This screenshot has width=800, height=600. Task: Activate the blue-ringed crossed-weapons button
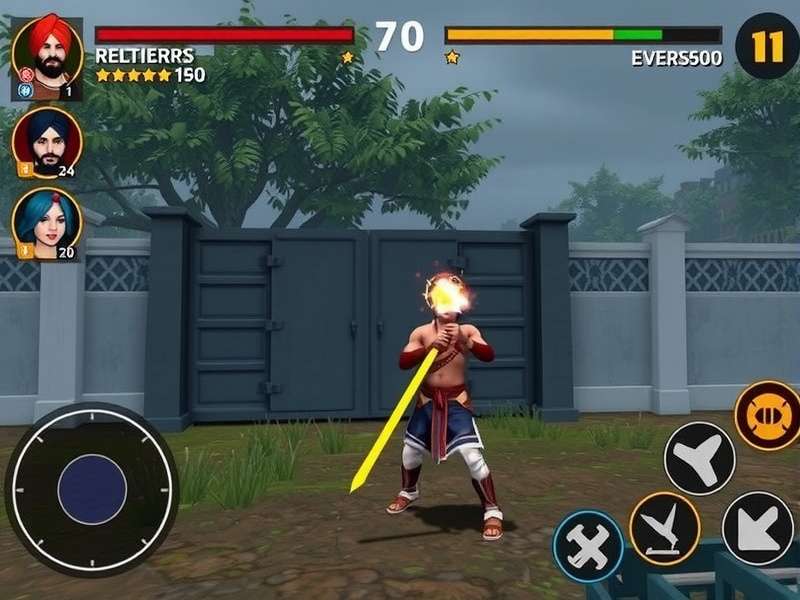tap(588, 545)
